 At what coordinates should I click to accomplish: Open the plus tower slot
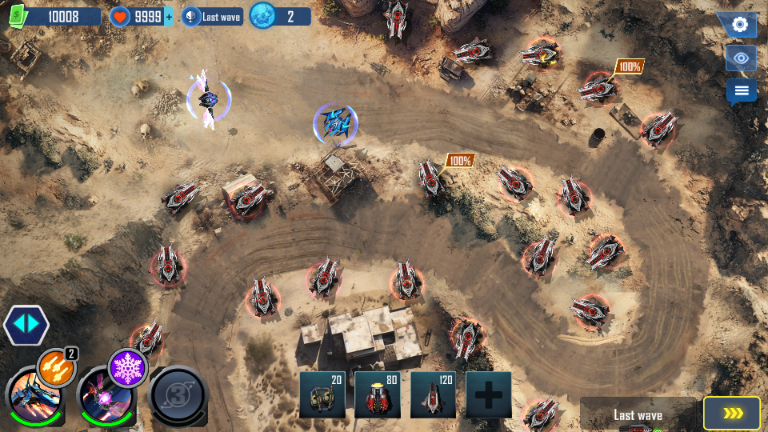pos(488,394)
